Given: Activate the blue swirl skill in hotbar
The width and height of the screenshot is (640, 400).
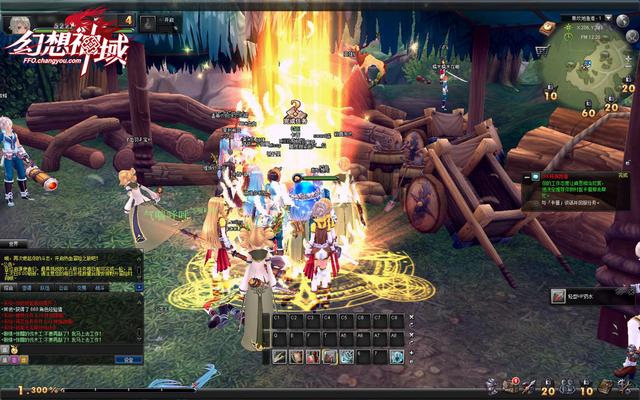Looking at the screenshot, I should click(x=346, y=357).
